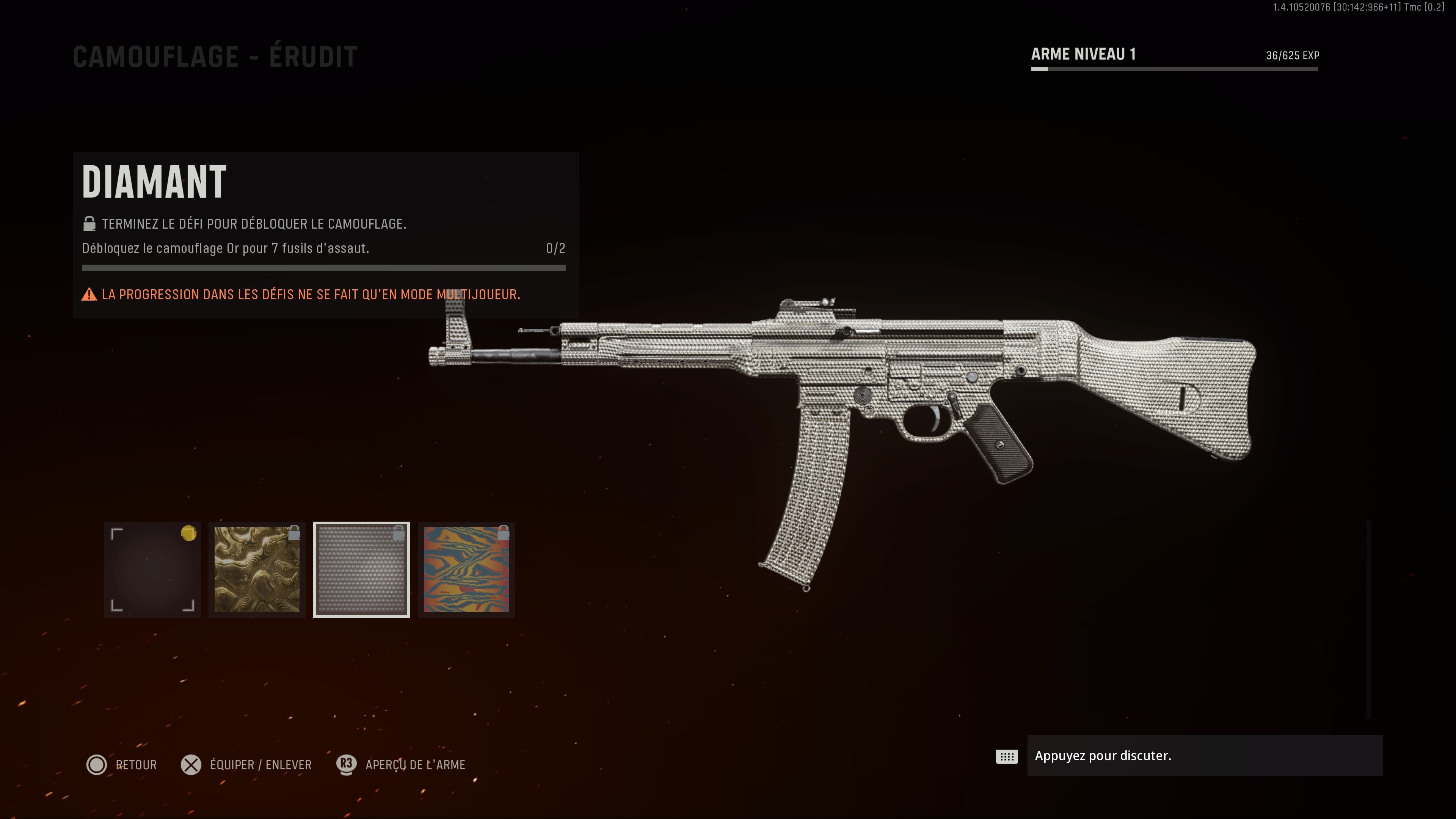Toggle Équiper / Enlever for the selected camo
Screen dimensions: 1456x819
tap(260, 765)
